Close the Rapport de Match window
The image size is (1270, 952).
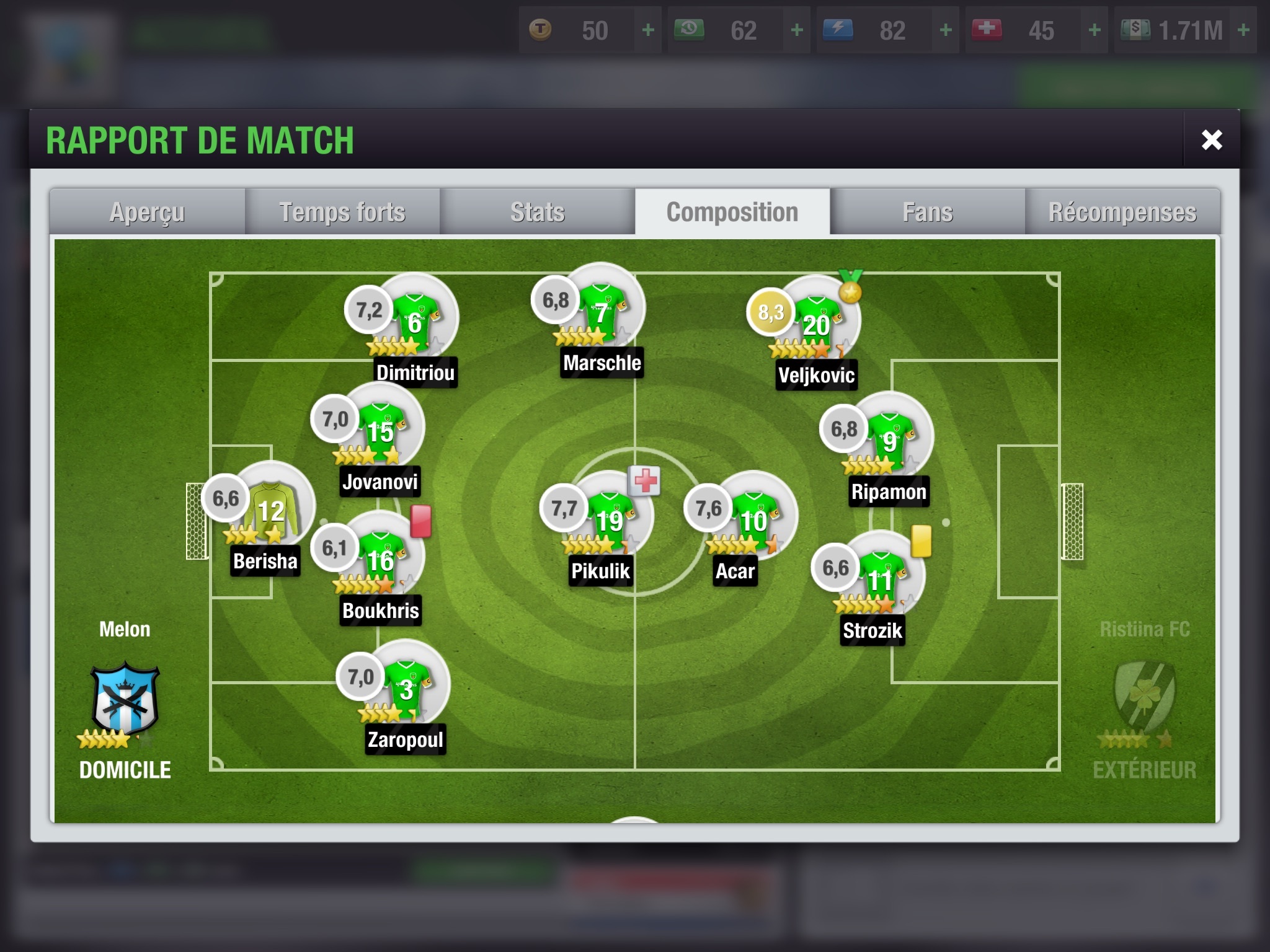(1211, 140)
